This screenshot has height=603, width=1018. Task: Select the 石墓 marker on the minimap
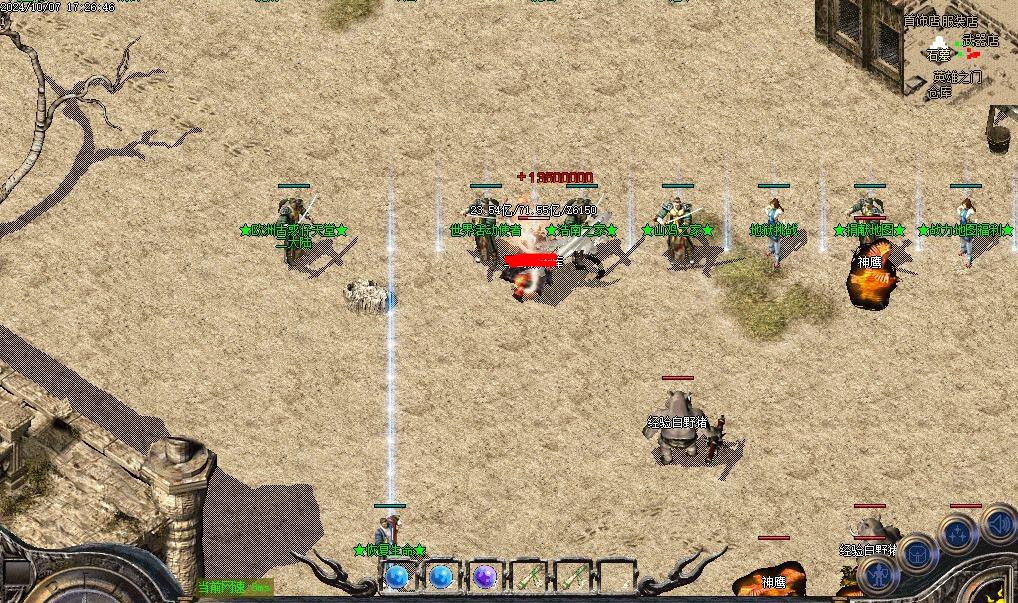click(939, 55)
